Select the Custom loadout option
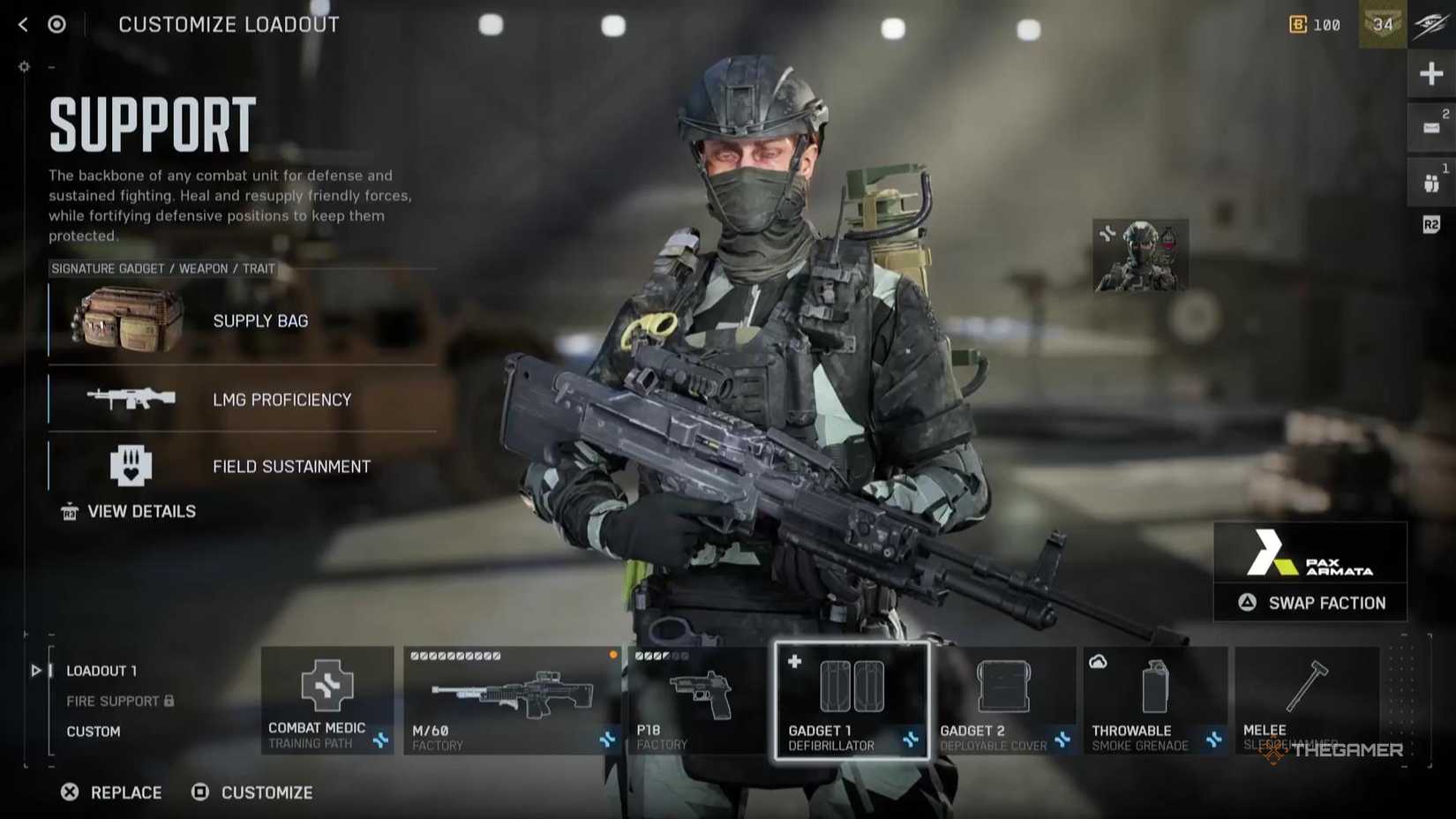The height and width of the screenshot is (819, 1456). (94, 731)
